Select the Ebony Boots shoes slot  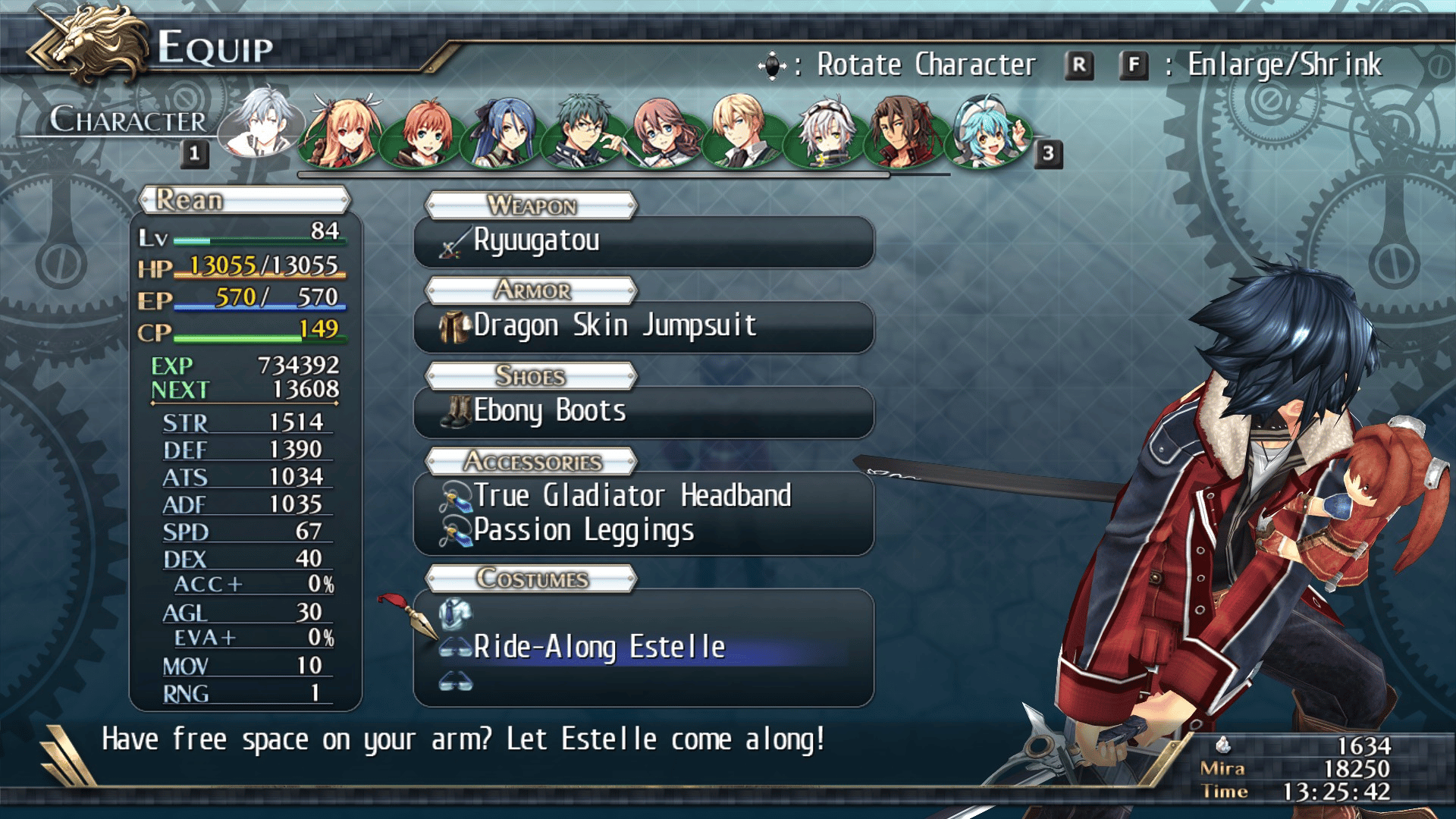[x=643, y=412]
